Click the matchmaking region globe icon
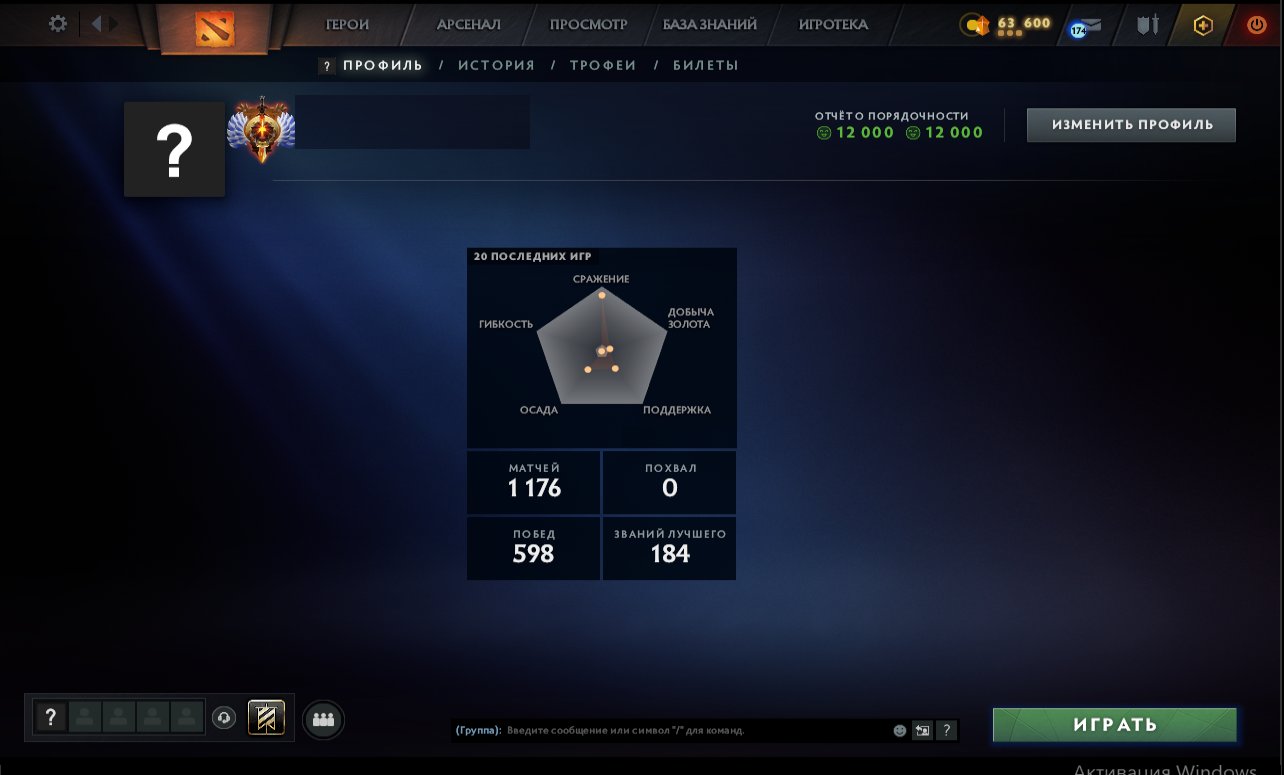Image resolution: width=1284 pixels, height=775 pixels. coord(224,717)
